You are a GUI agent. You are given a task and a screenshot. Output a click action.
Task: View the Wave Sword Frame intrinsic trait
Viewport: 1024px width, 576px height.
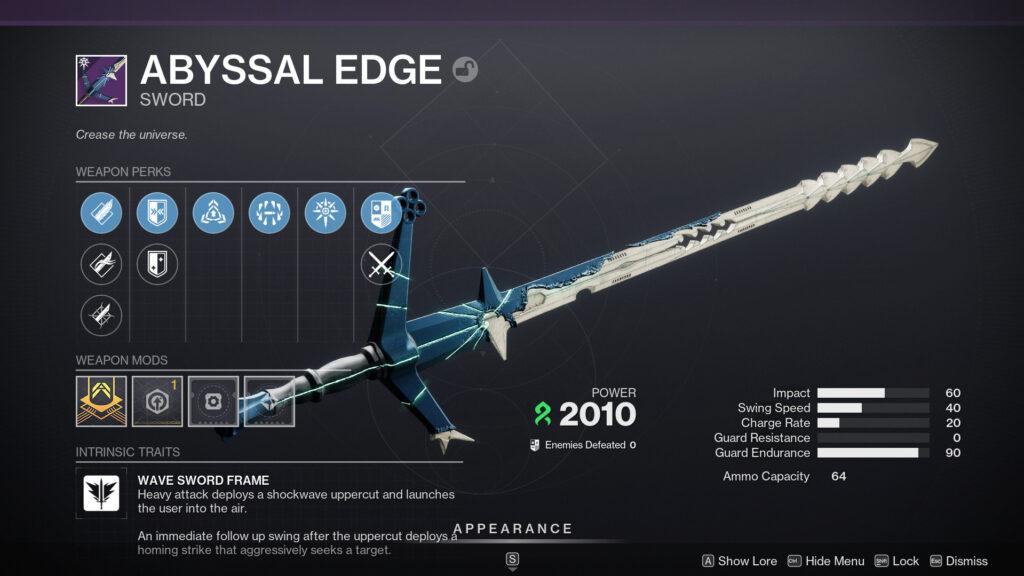click(x=101, y=492)
